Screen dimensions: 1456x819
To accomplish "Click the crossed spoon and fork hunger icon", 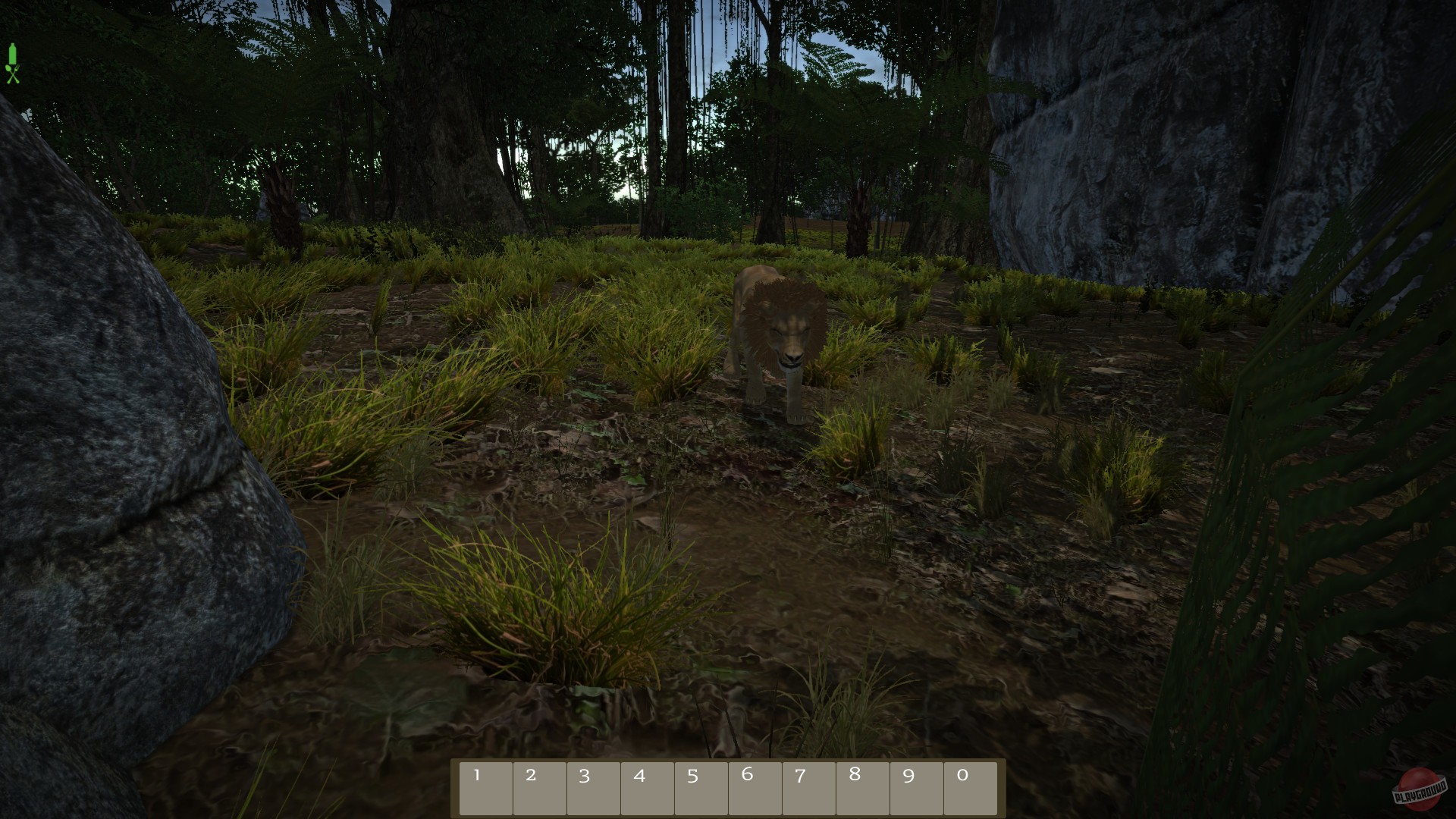I will click(x=13, y=74).
